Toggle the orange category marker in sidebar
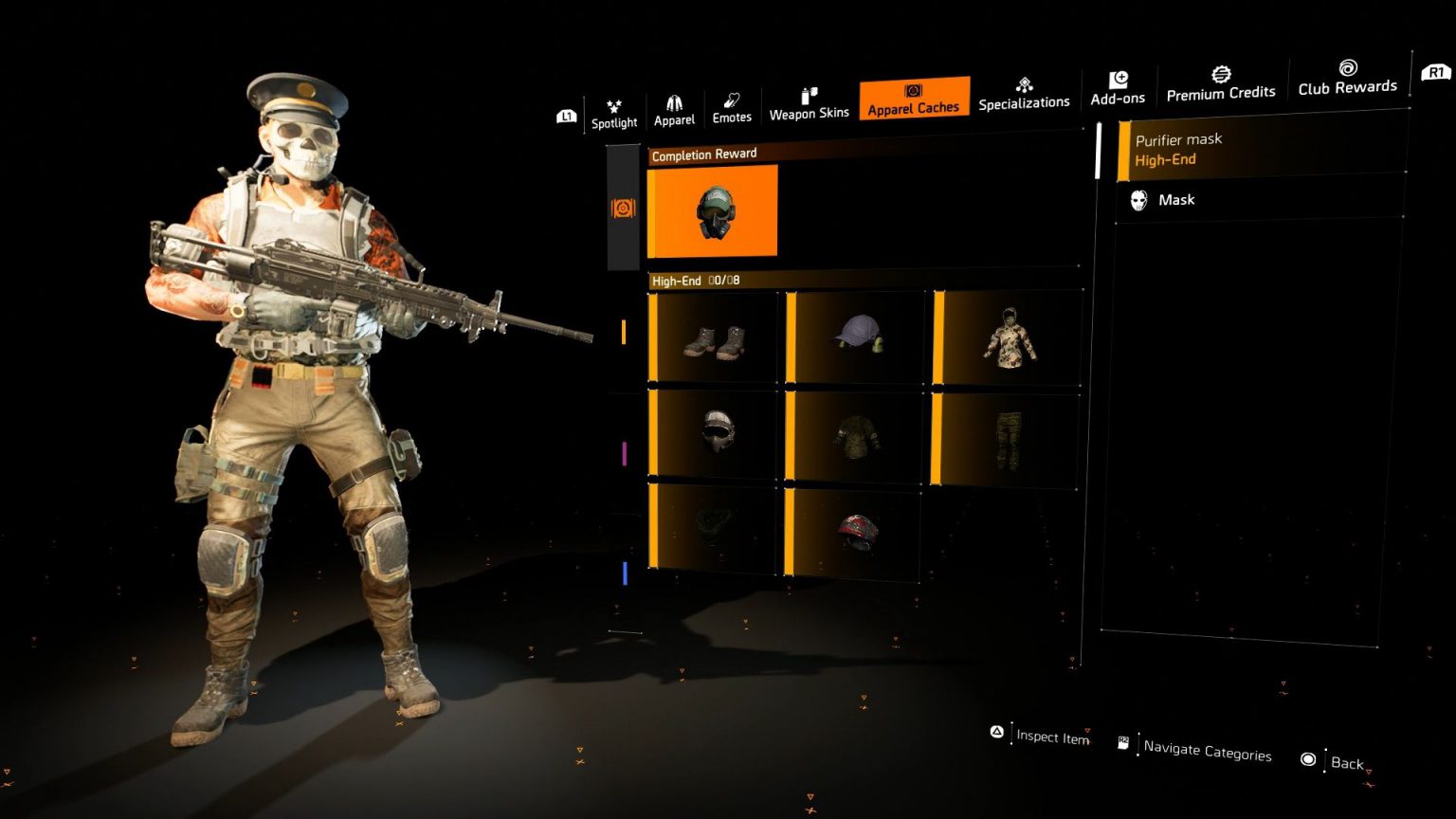This screenshot has width=1456, height=819. tap(625, 333)
